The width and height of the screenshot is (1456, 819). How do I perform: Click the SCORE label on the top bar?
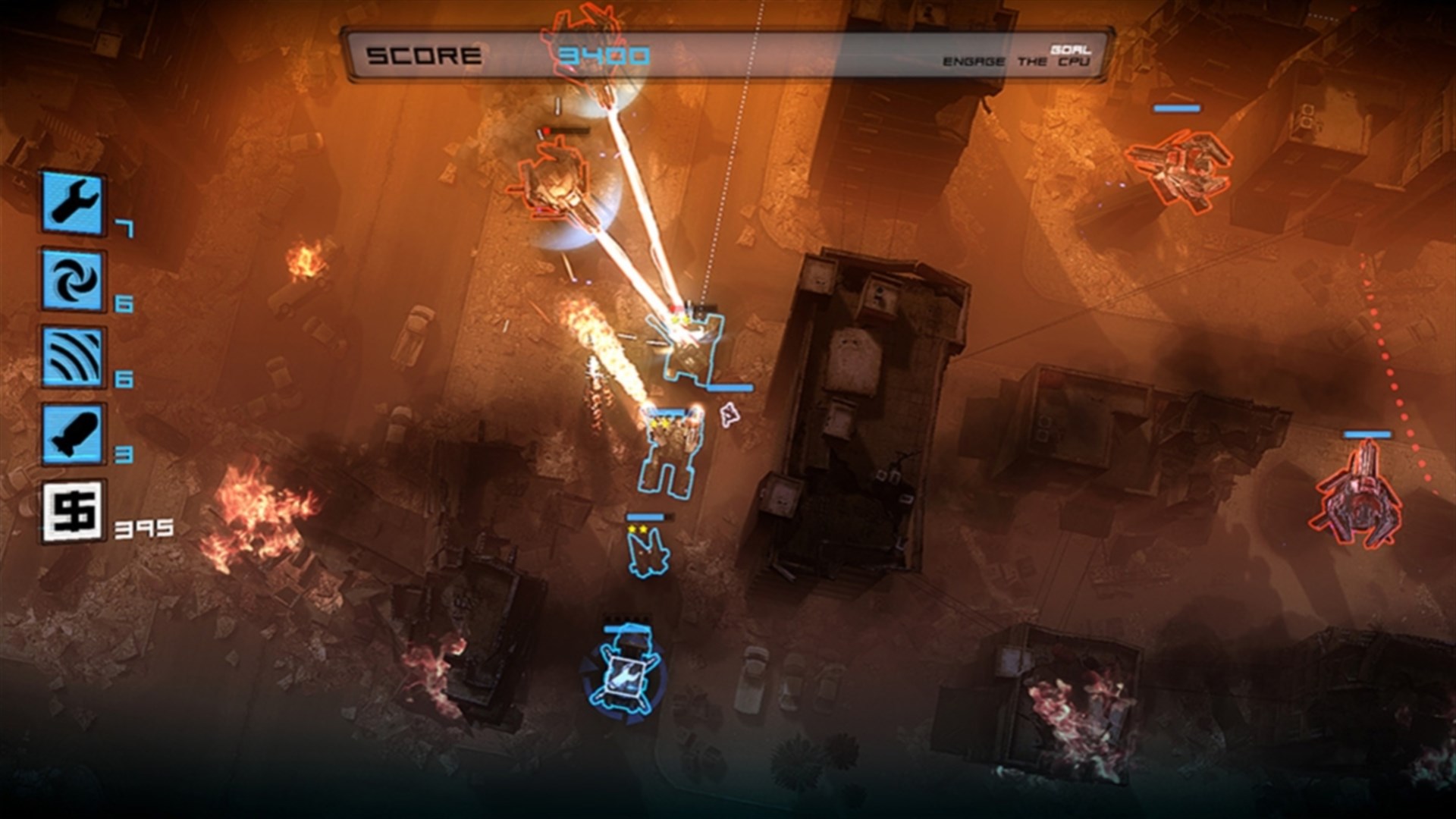tap(421, 53)
